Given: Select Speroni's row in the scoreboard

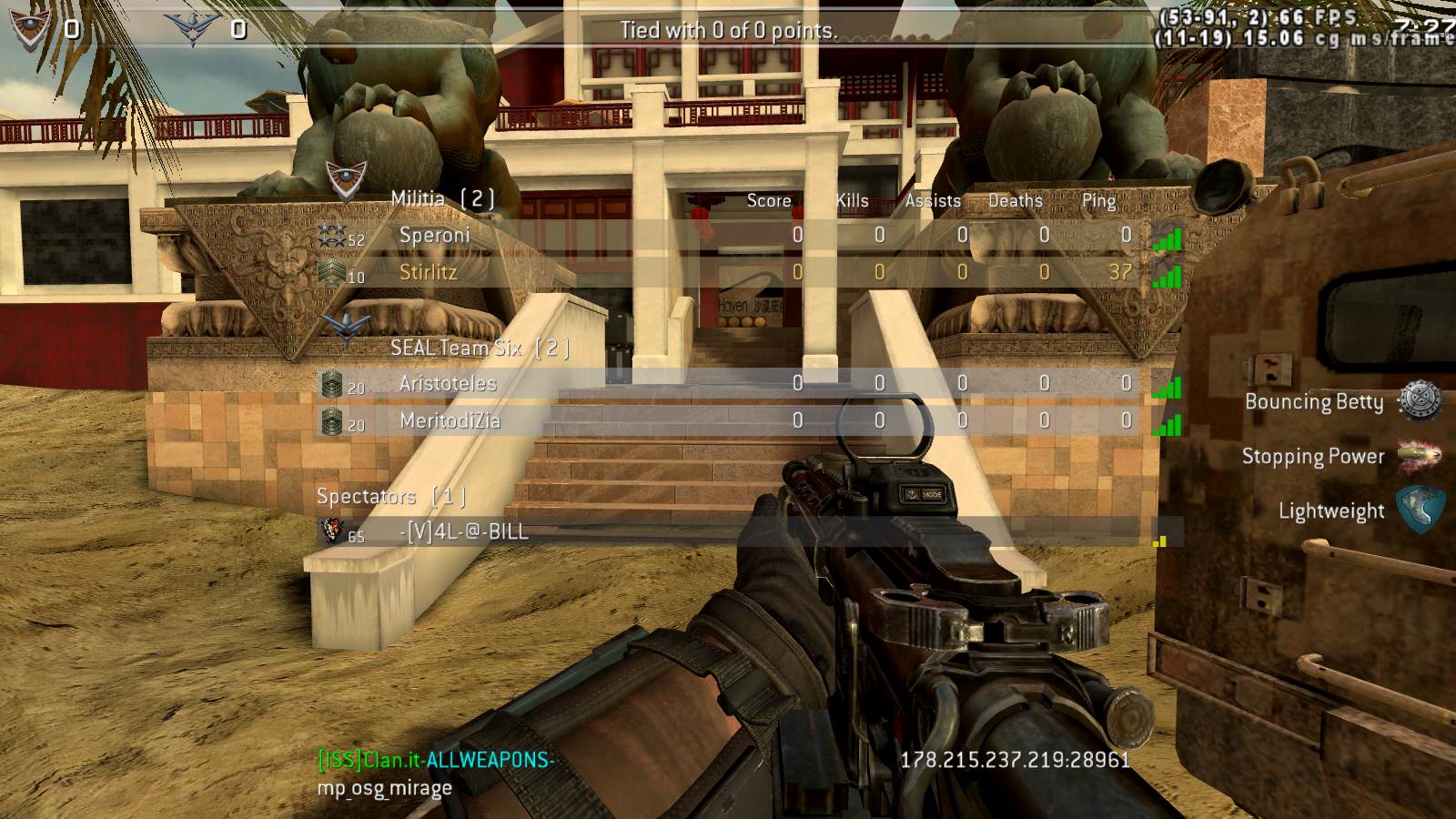Looking at the screenshot, I should [x=435, y=235].
